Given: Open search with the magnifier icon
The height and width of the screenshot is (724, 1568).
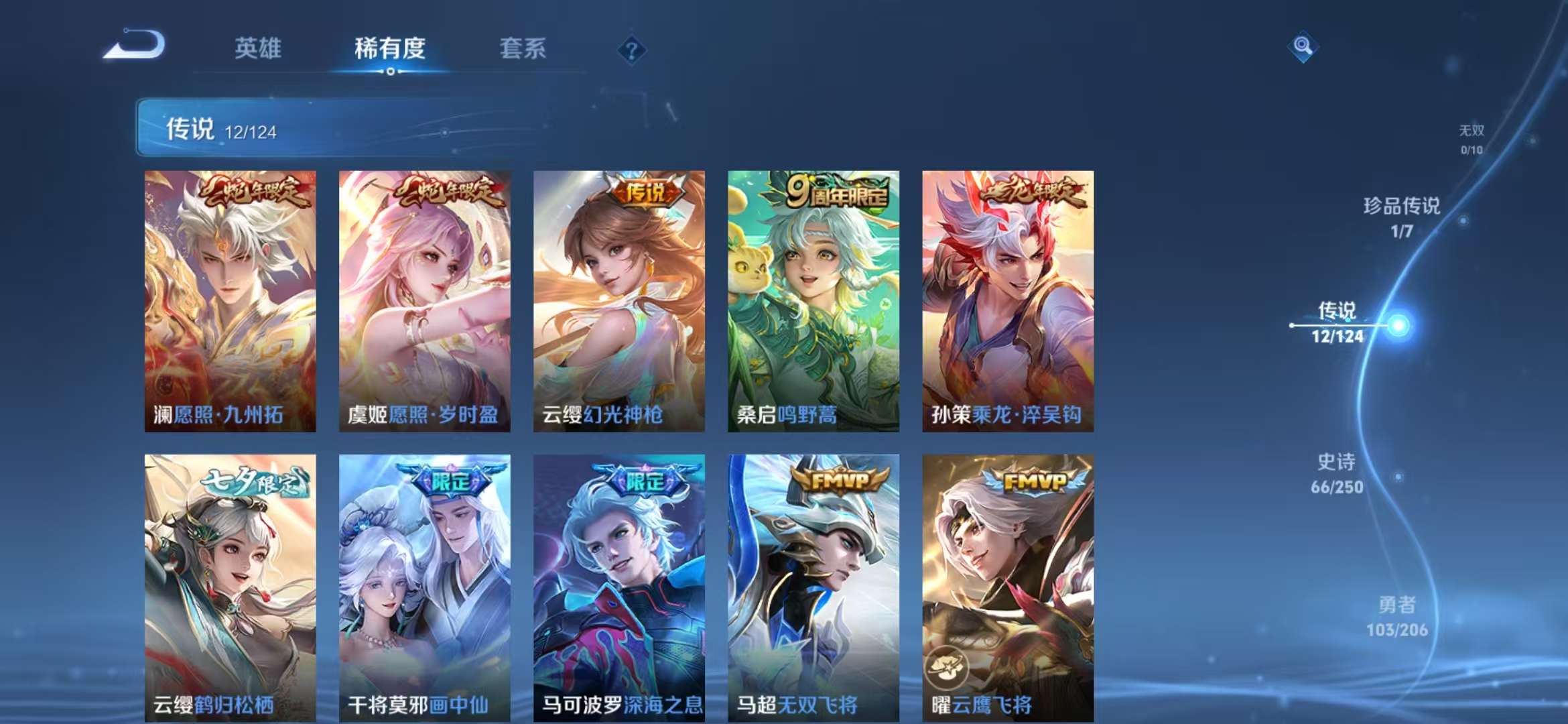Looking at the screenshot, I should [1303, 47].
